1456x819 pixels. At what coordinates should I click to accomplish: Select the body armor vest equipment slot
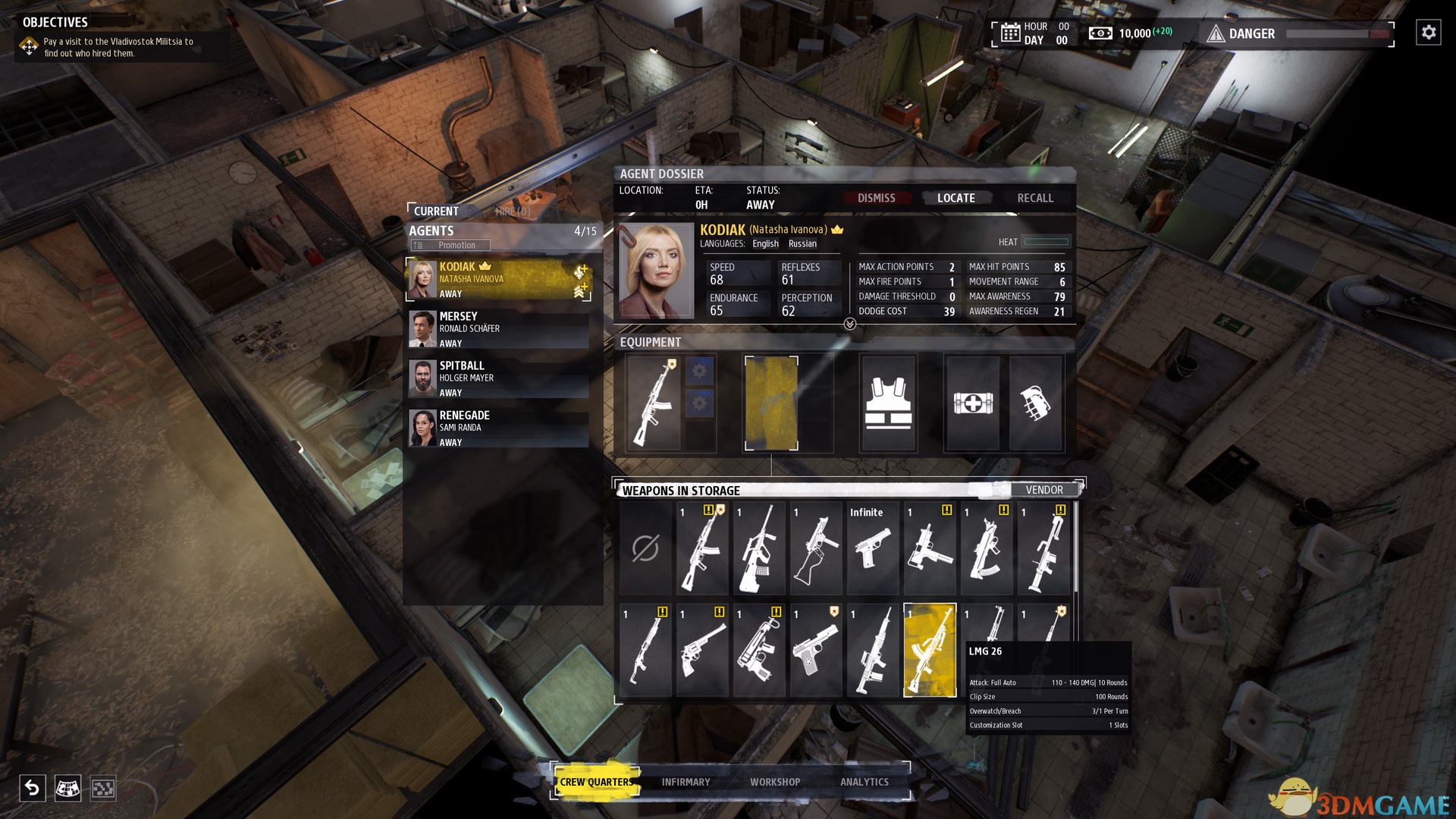click(x=888, y=403)
